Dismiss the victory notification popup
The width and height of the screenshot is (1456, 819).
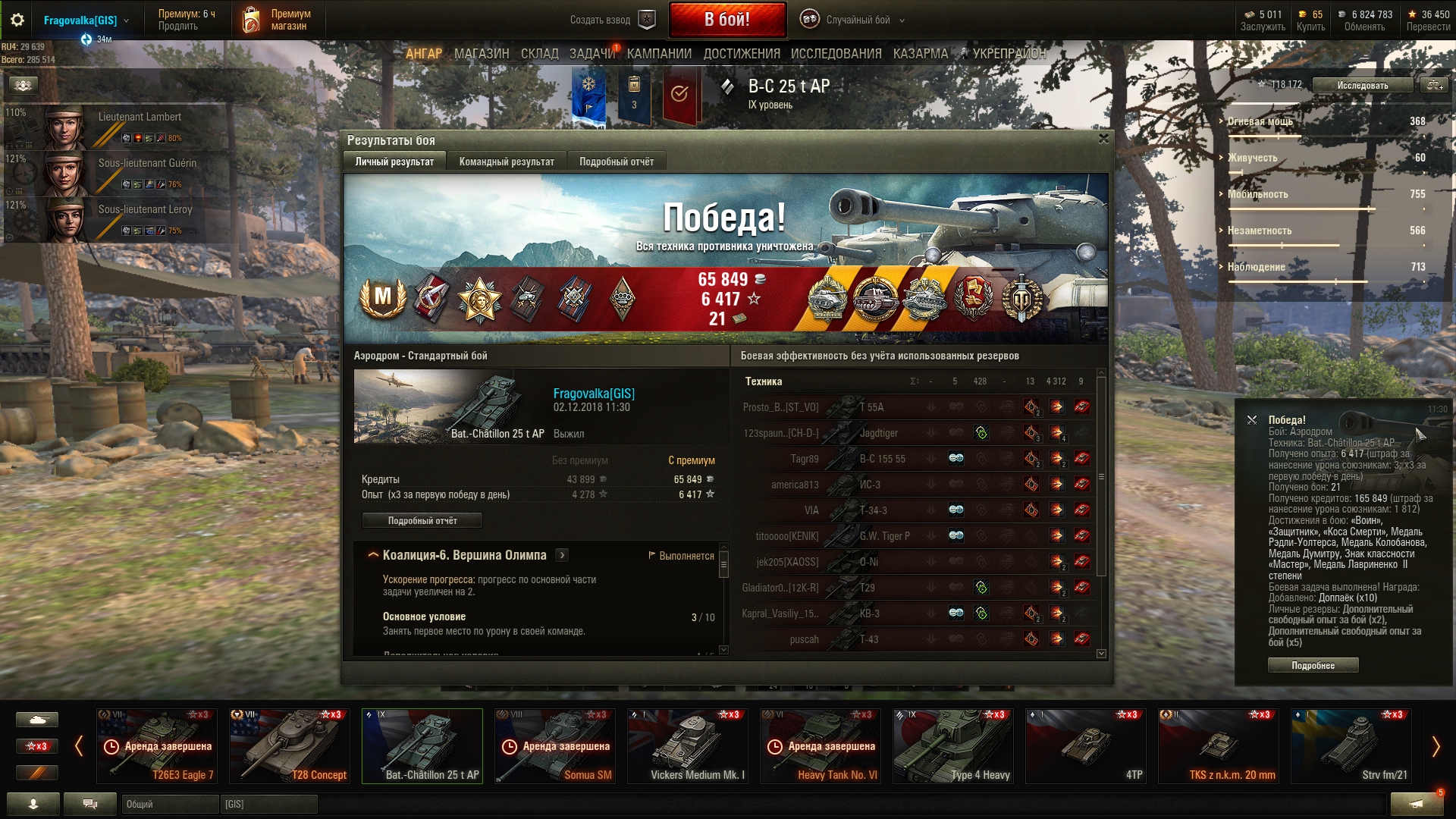coord(1252,419)
